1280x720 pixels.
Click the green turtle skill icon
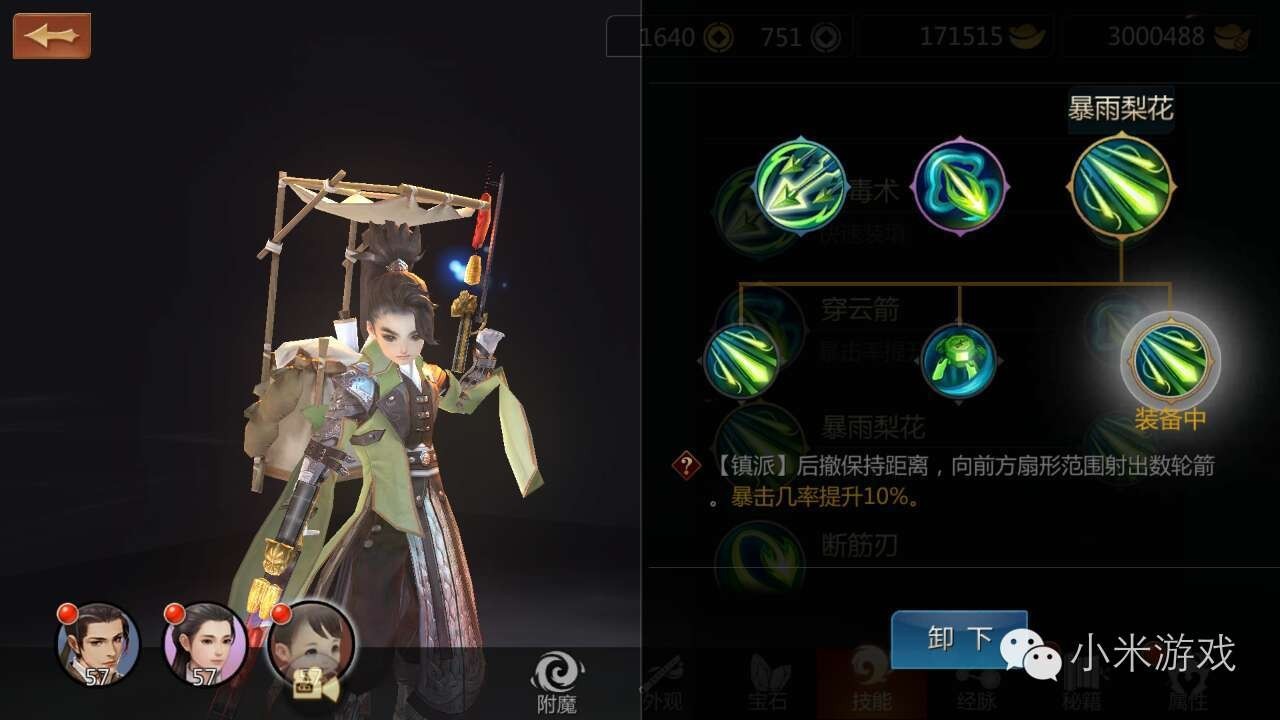(960, 362)
